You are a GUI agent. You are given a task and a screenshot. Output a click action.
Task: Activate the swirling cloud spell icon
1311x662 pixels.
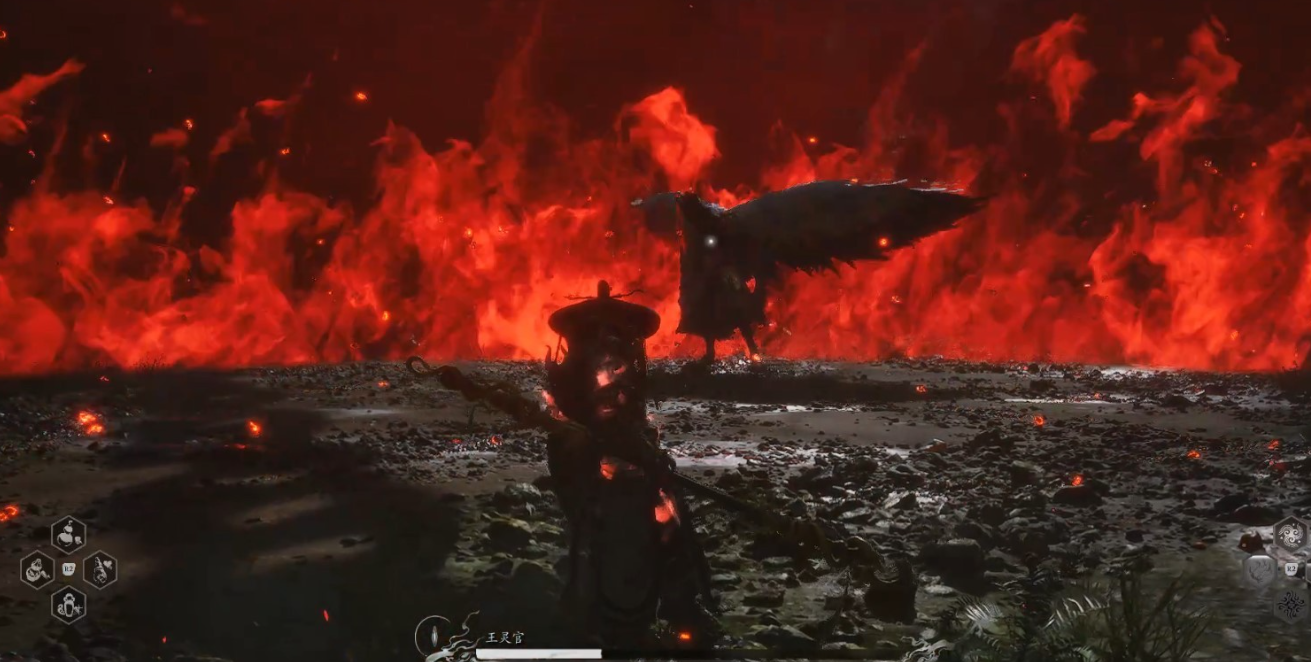(x=1290, y=534)
